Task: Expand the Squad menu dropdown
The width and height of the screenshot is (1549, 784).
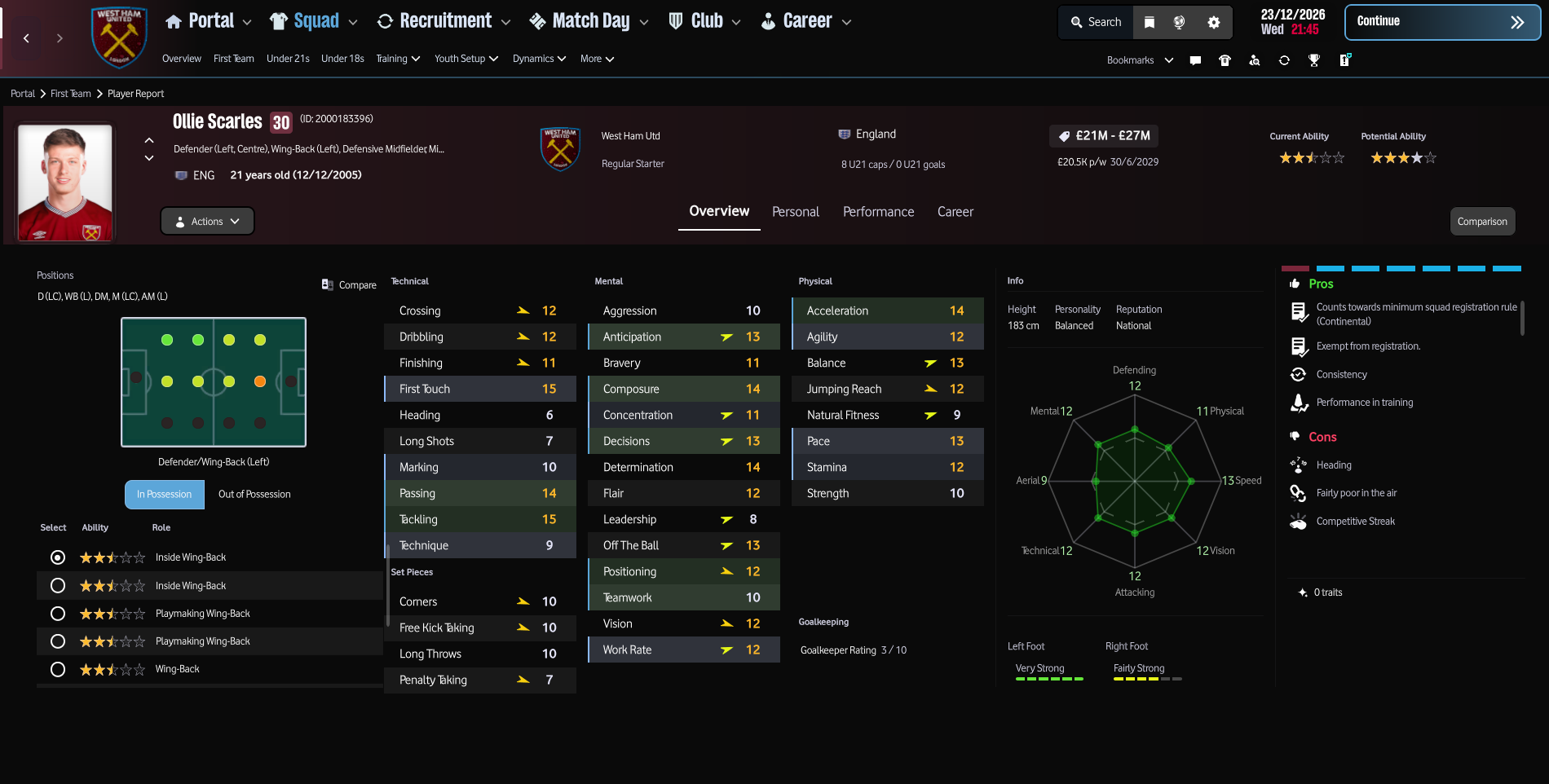Action: point(352,21)
